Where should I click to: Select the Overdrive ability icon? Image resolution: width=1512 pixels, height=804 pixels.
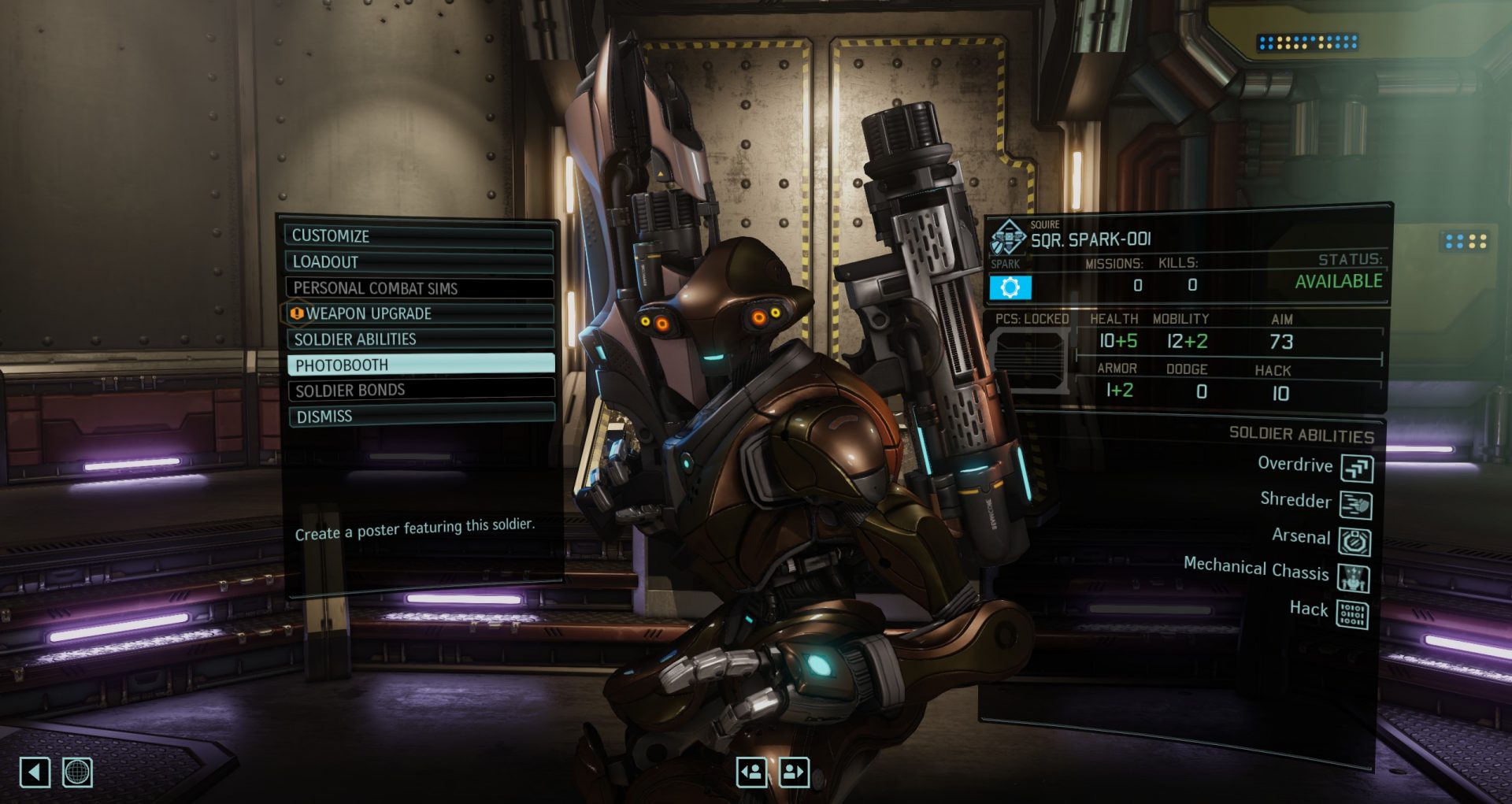coord(1357,469)
